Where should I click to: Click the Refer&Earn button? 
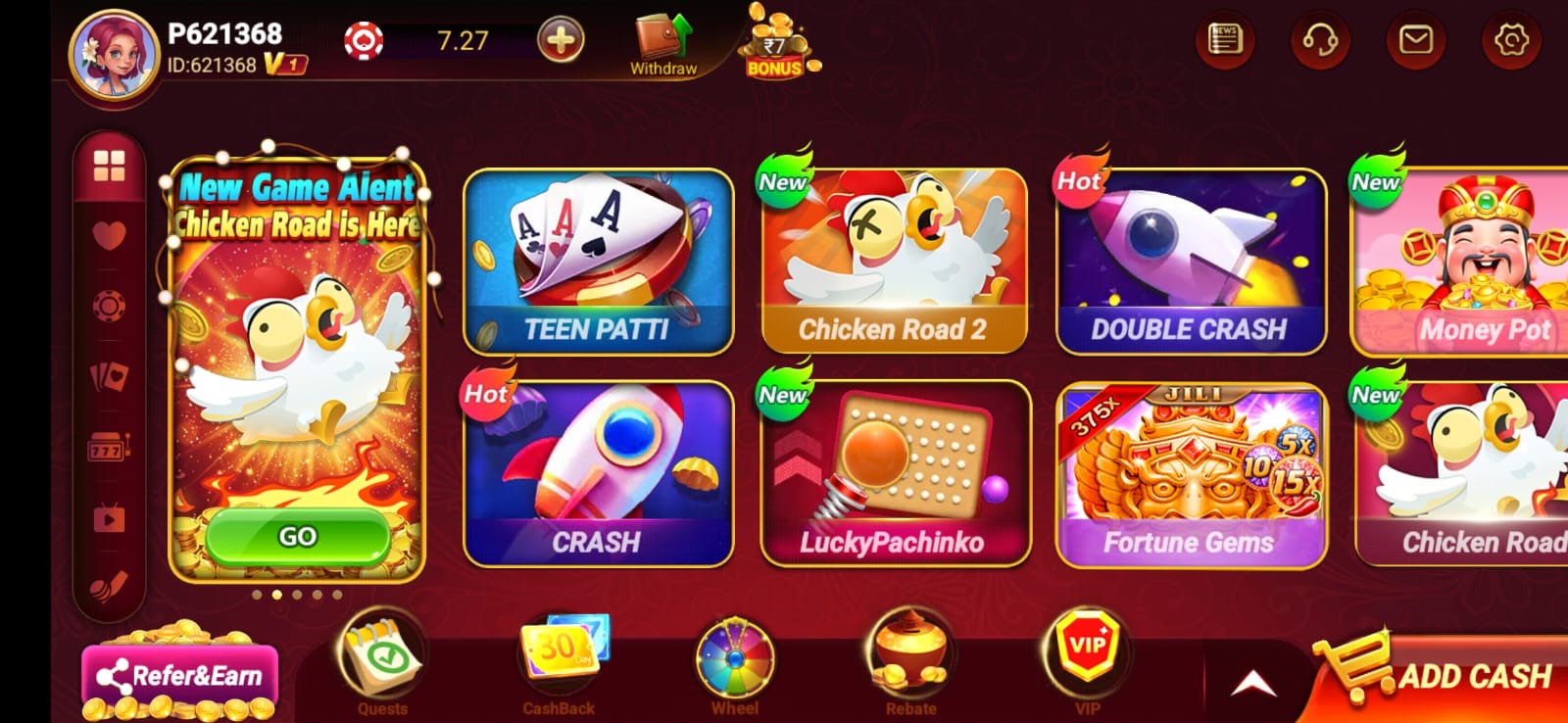(x=180, y=676)
